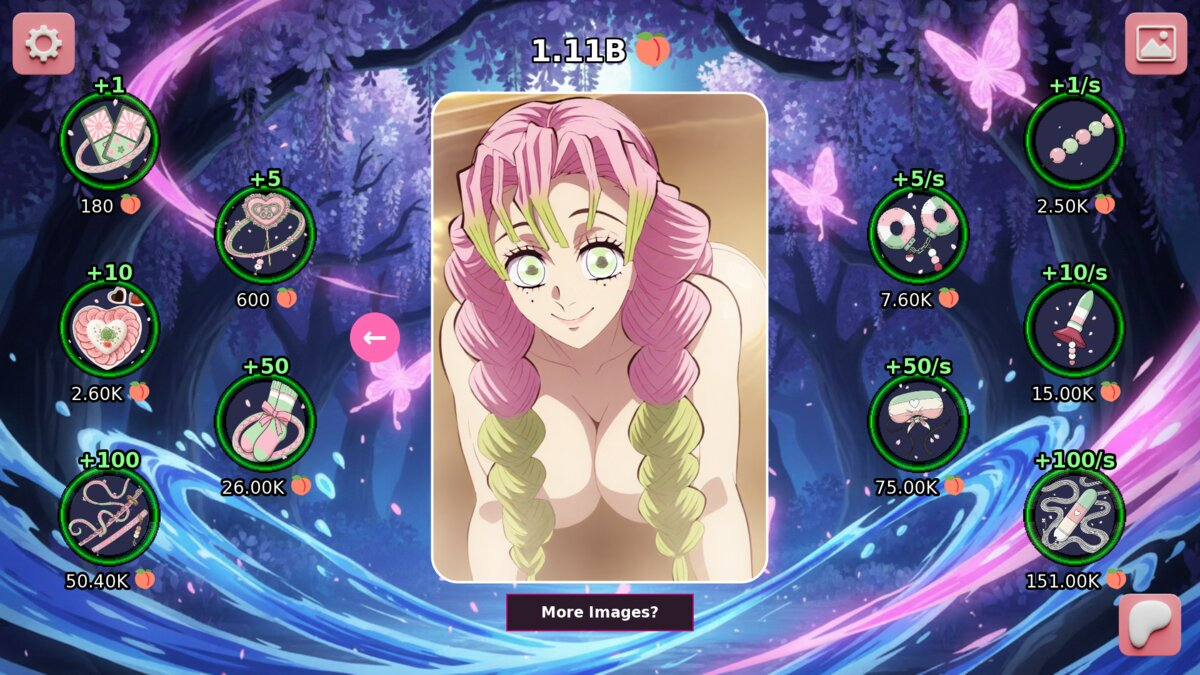
Task: Purchase the +50 striped socks upgrade
Action: pos(265,422)
